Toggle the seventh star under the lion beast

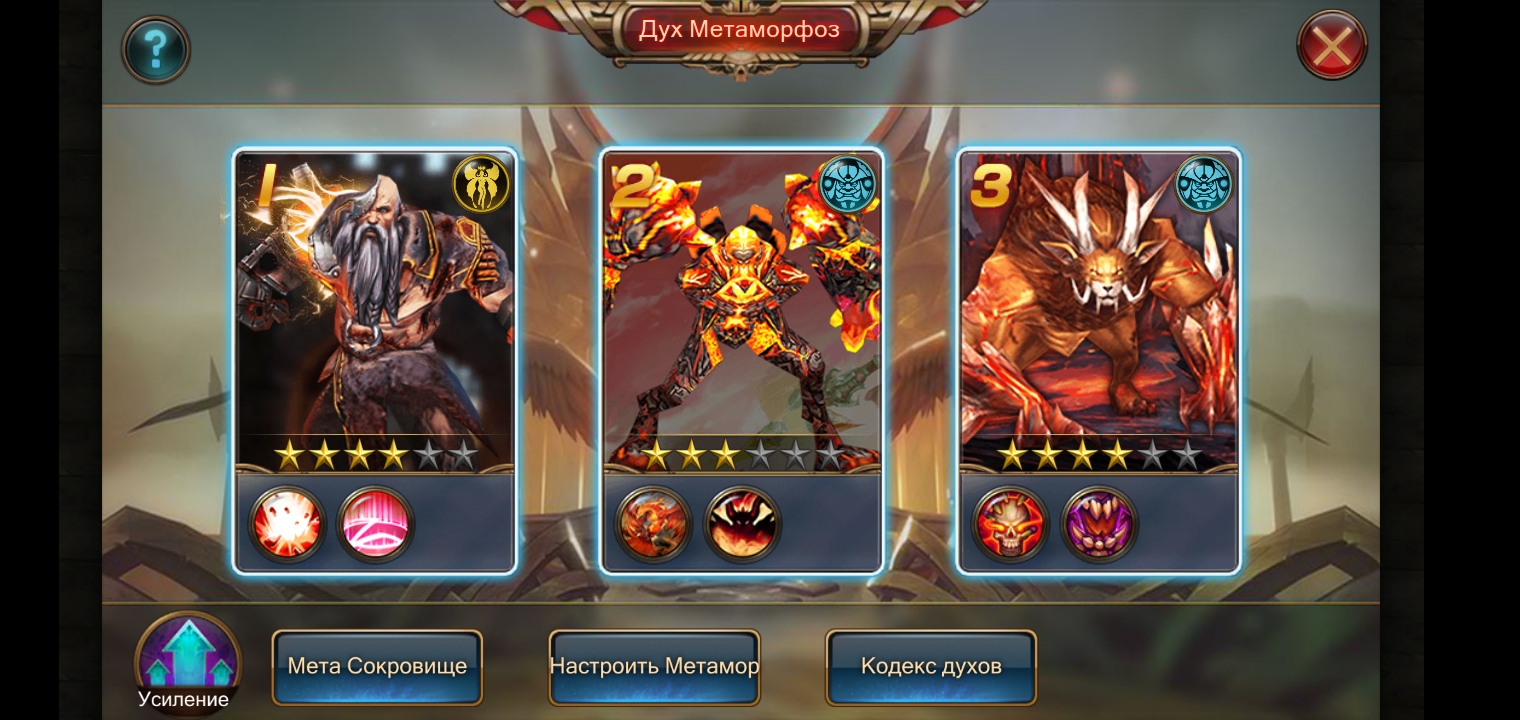(x=1190, y=456)
